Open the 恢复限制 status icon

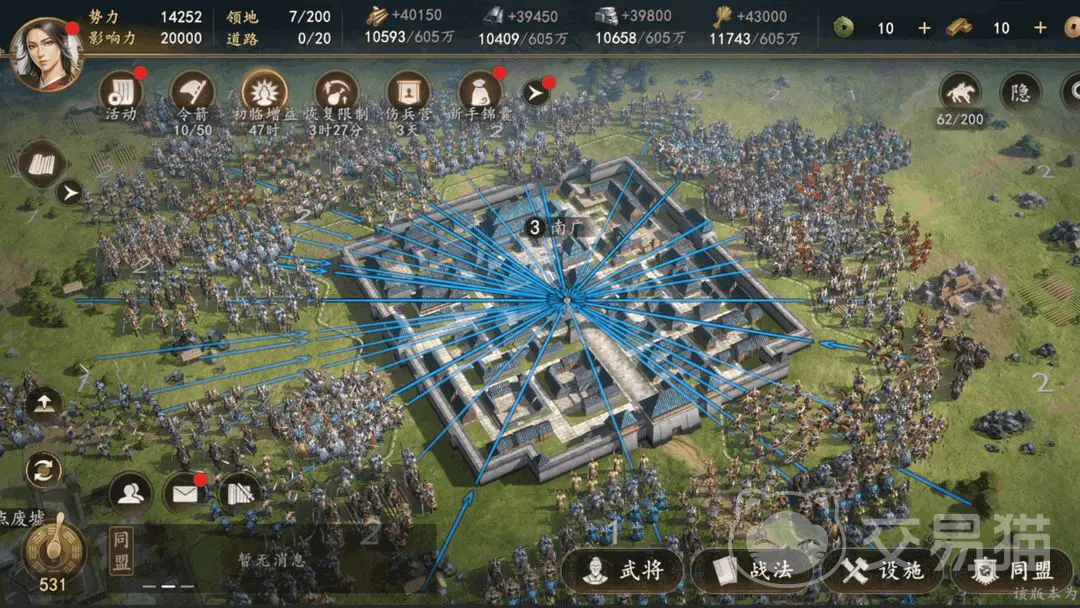(x=336, y=91)
